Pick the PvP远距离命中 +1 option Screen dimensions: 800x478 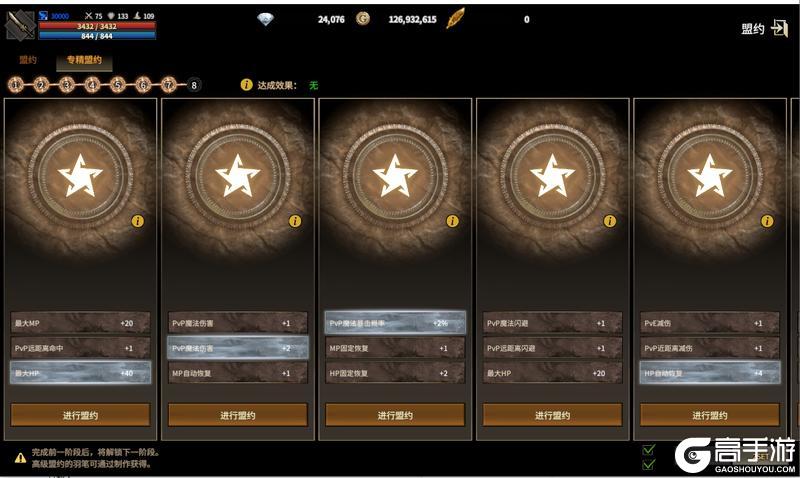[81, 348]
